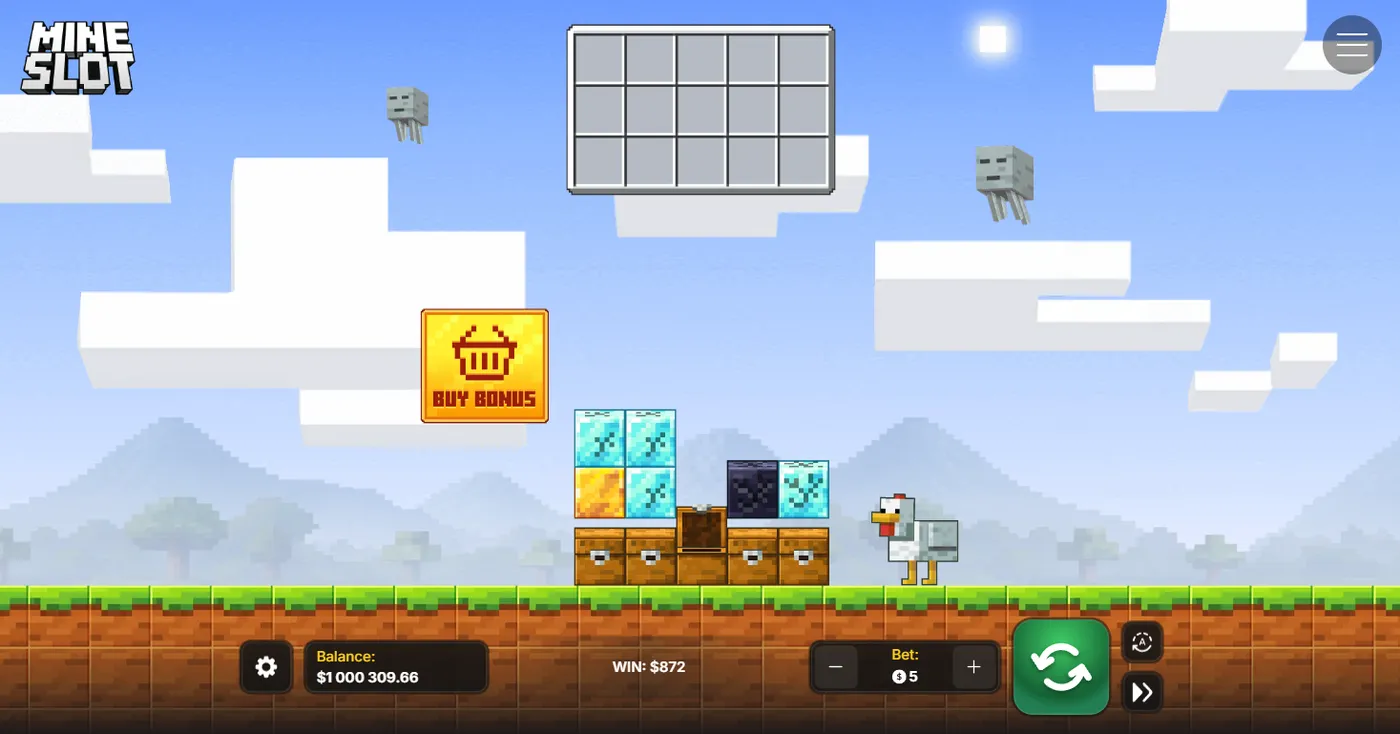Open Balance details panel
Screen dimensions: 1400x734
(396, 666)
